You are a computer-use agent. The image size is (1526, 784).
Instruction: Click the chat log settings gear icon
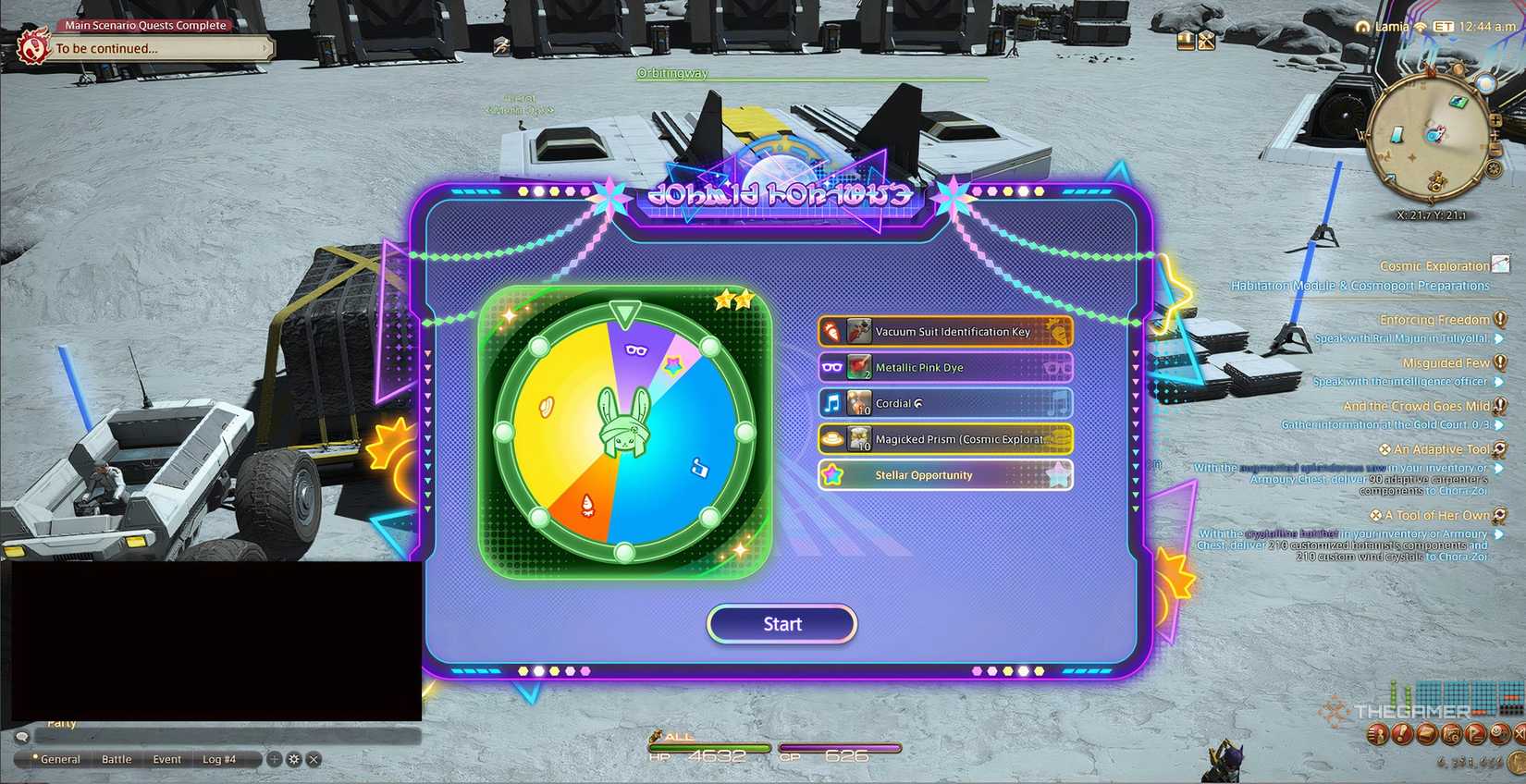click(294, 758)
